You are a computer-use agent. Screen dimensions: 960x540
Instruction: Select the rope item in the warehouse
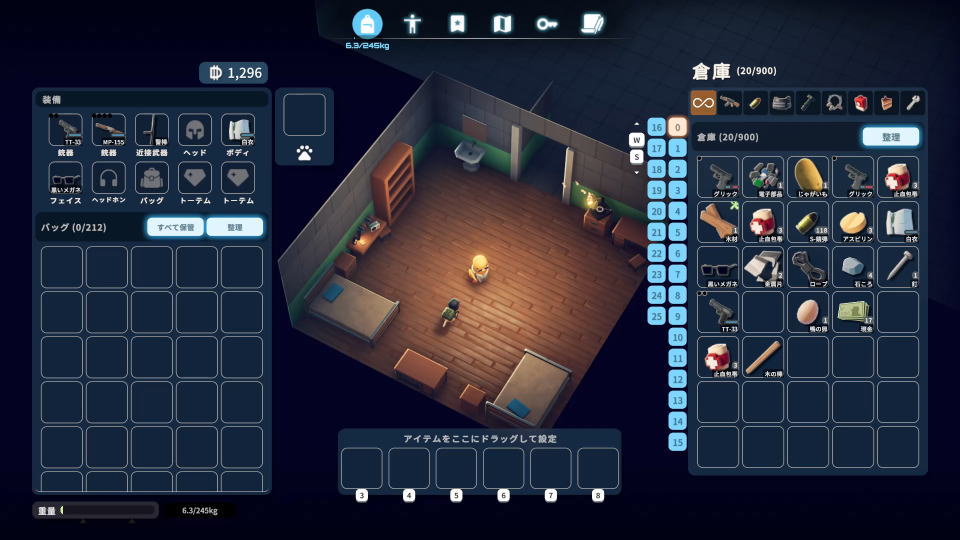(x=808, y=267)
